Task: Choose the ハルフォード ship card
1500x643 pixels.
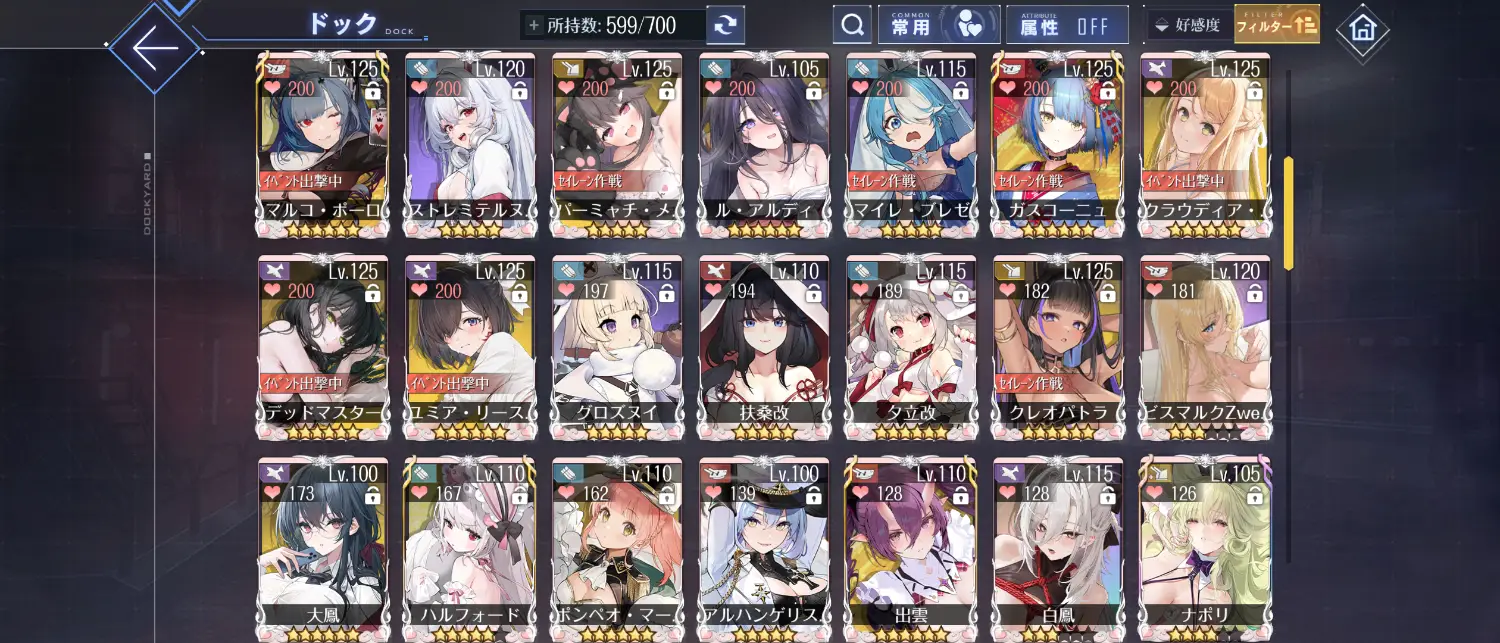Action: click(470, 550)
